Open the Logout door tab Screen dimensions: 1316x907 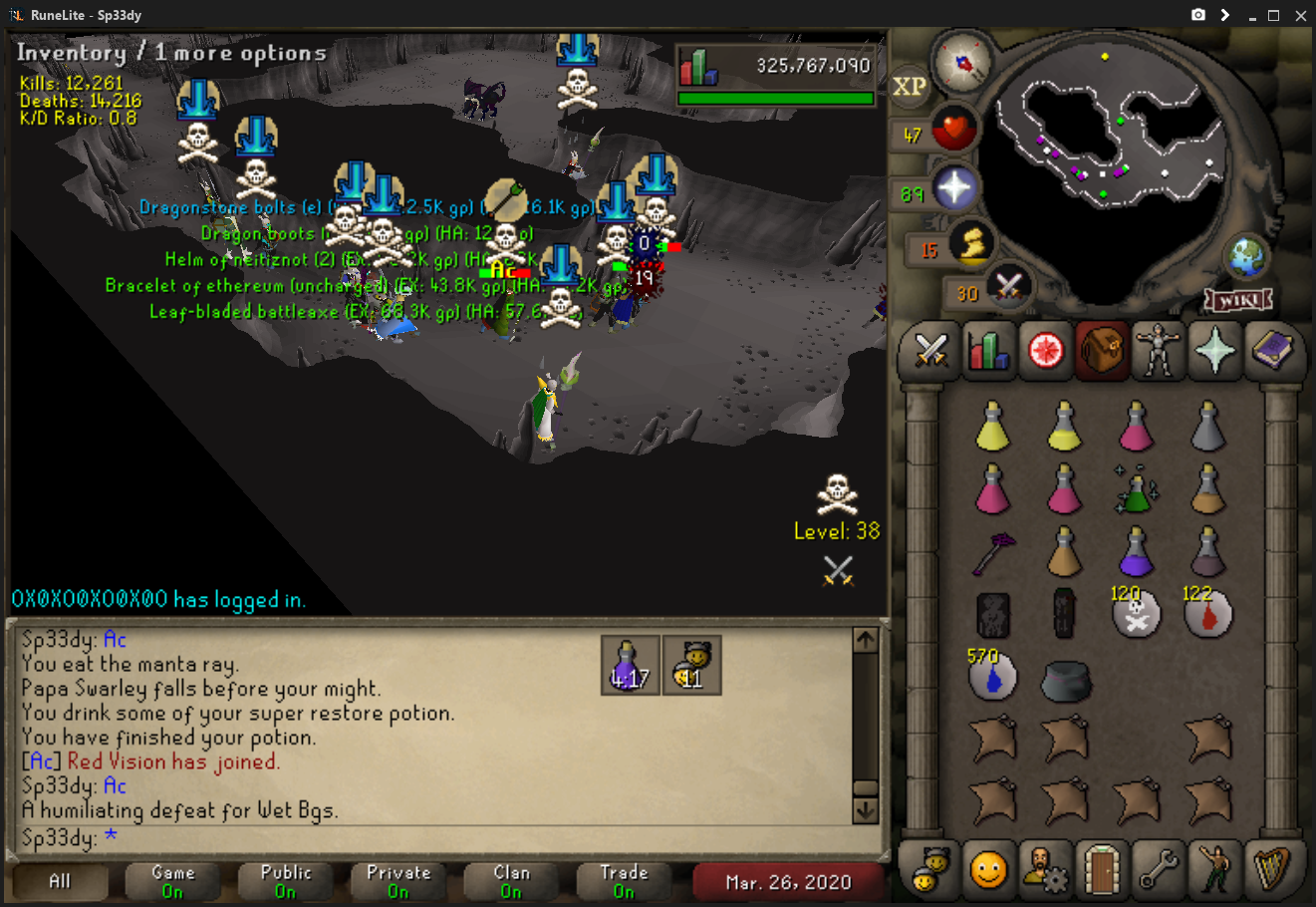(1102, 870)
